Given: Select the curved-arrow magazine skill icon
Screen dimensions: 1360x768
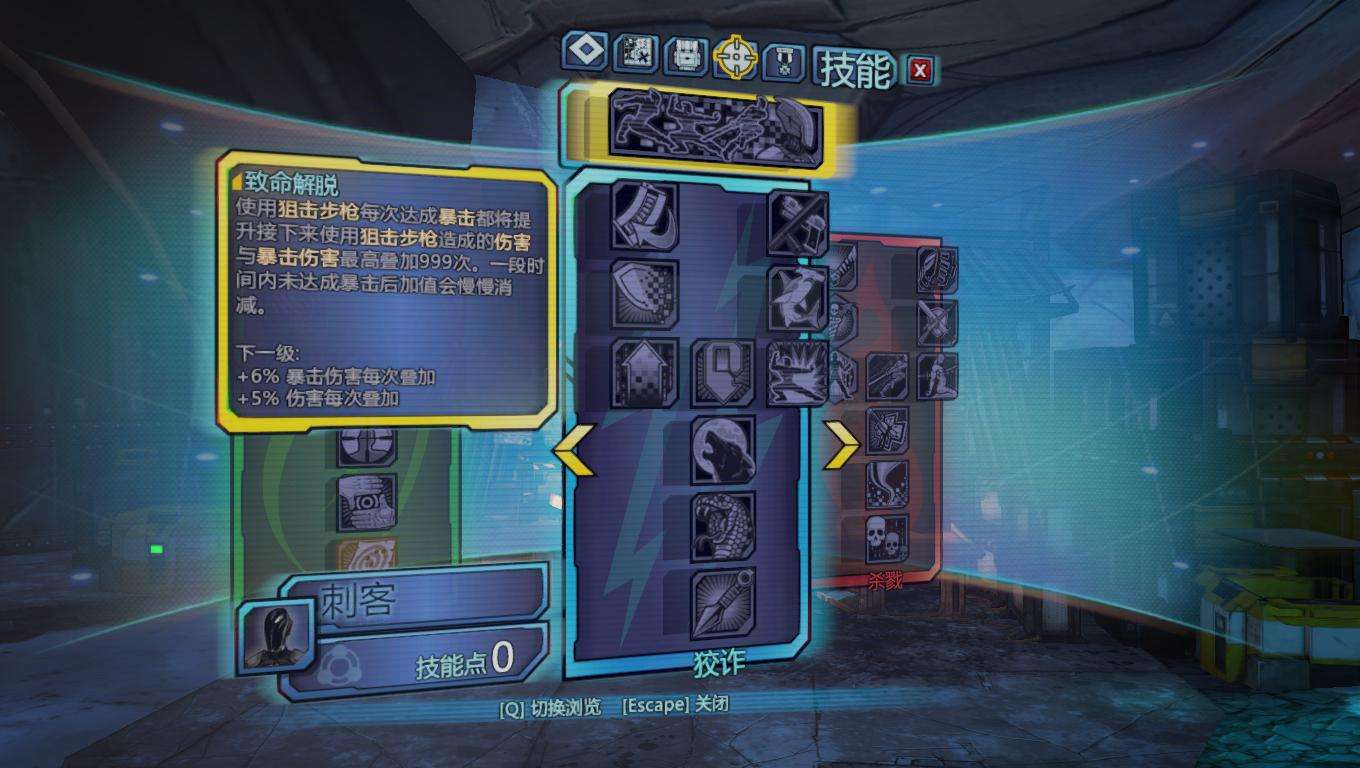Looking at the screenshot, I should coord(645,215).
